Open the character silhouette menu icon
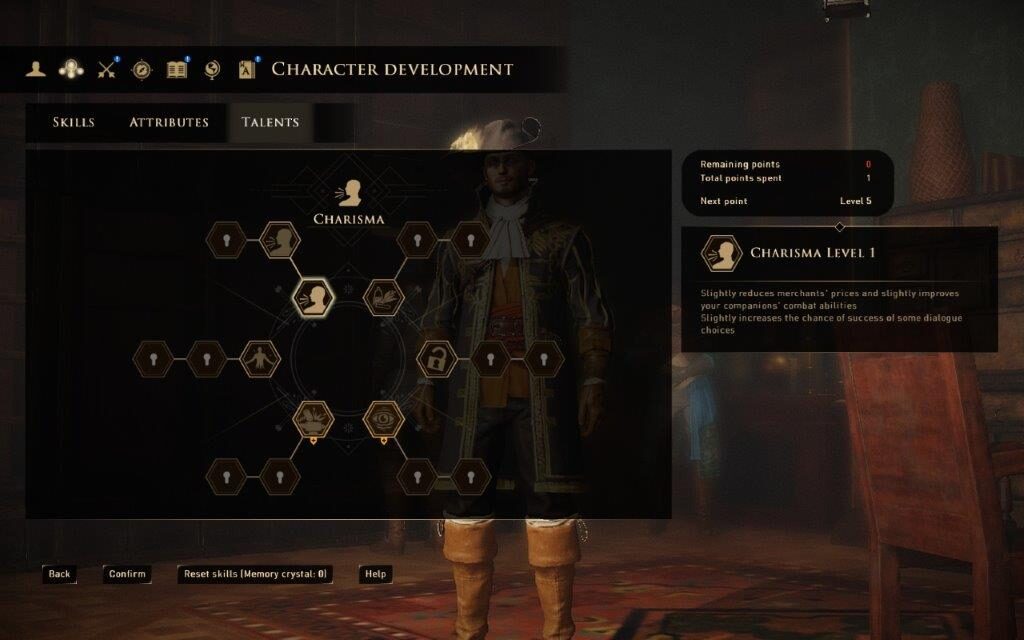Image resolution: width=1024 pixels, height=640 pixels. tap(36, 69)
